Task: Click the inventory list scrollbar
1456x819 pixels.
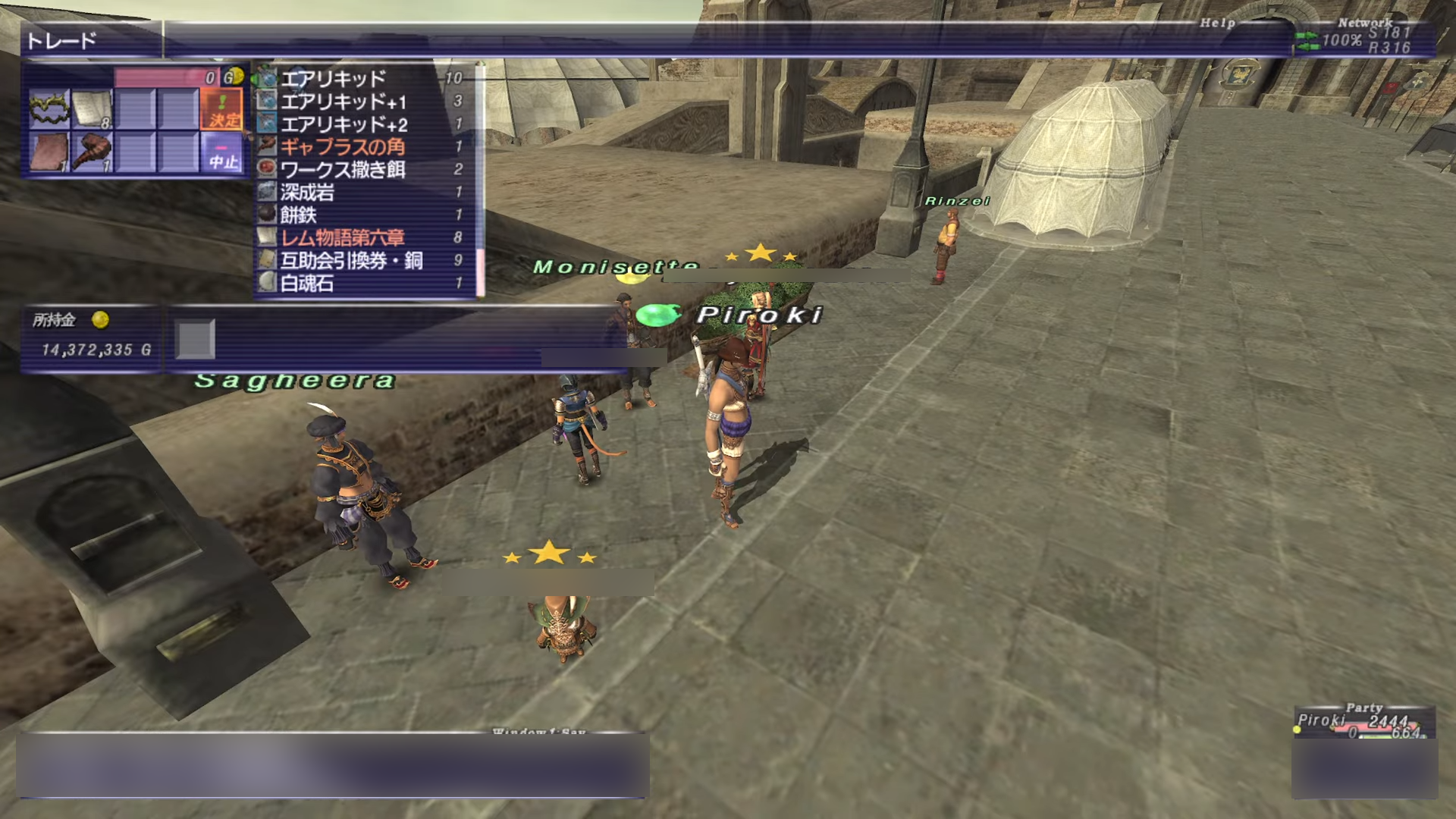Action: pos(479,182)
